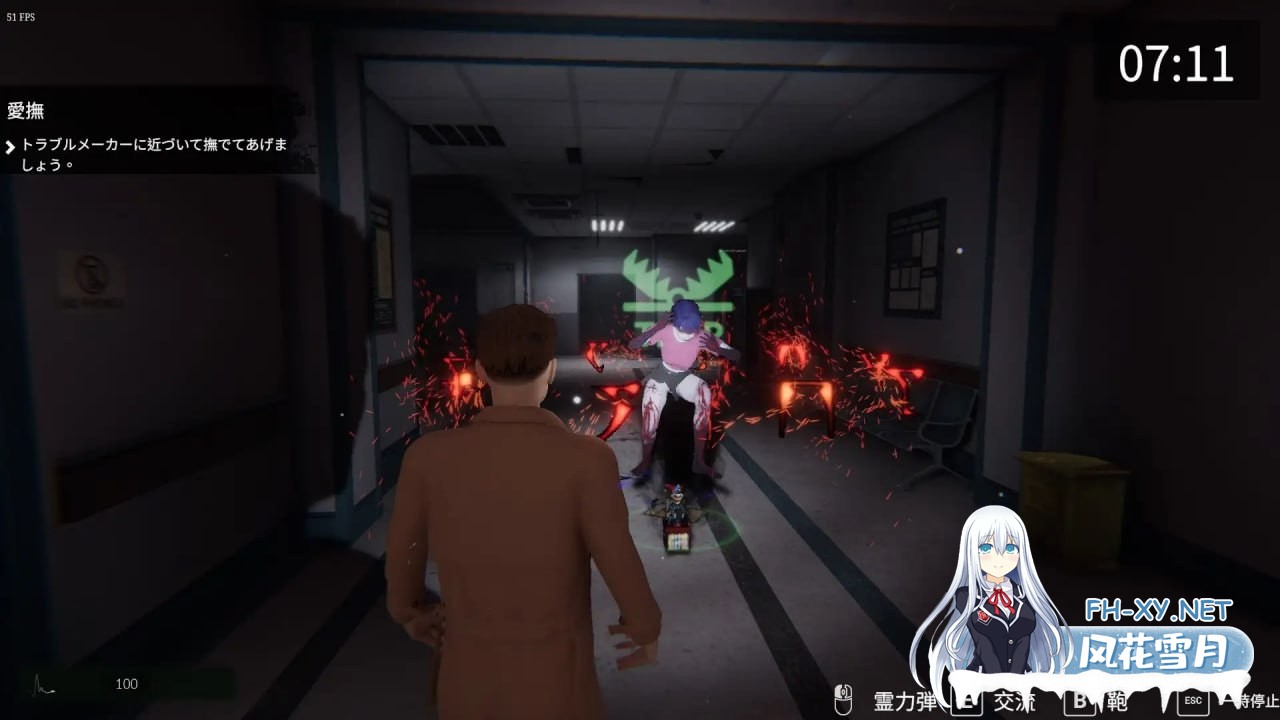Expand the 愛撫 quest description arrow
This screenshot has height=720, width=1280.
pos(11,147)
